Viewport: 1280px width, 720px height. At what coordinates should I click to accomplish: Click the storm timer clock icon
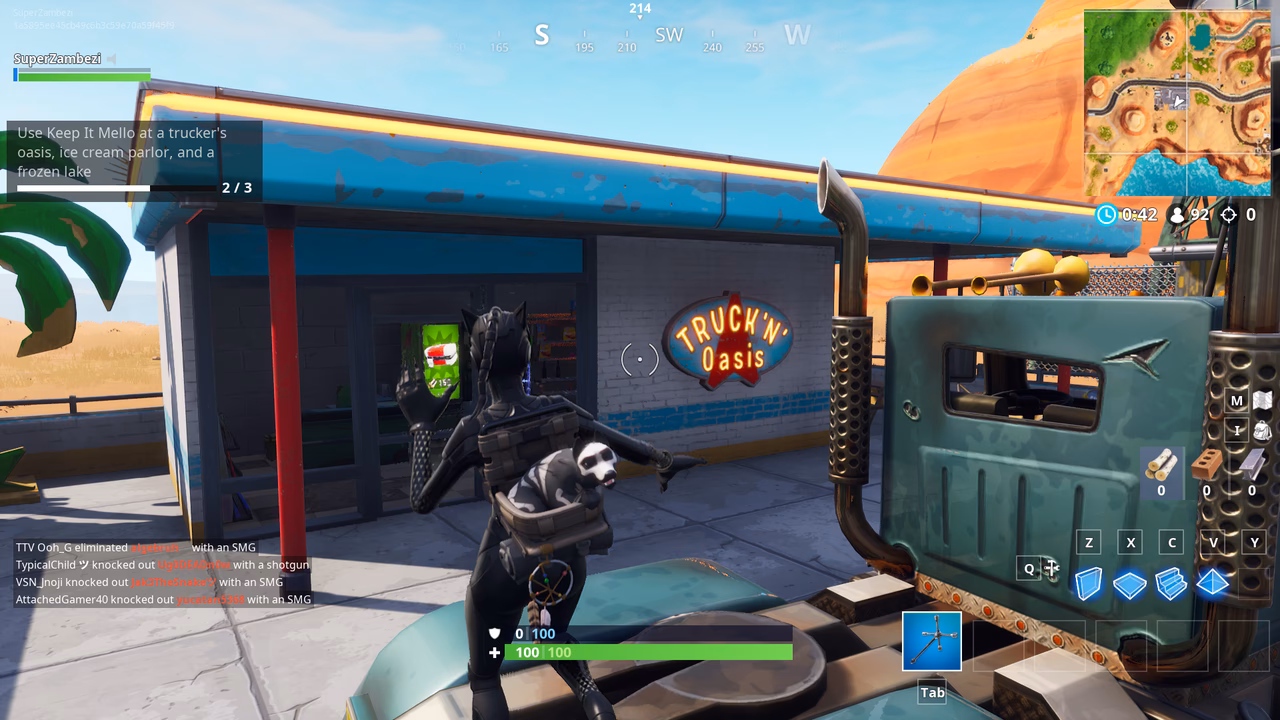(x=1105, y=214)
